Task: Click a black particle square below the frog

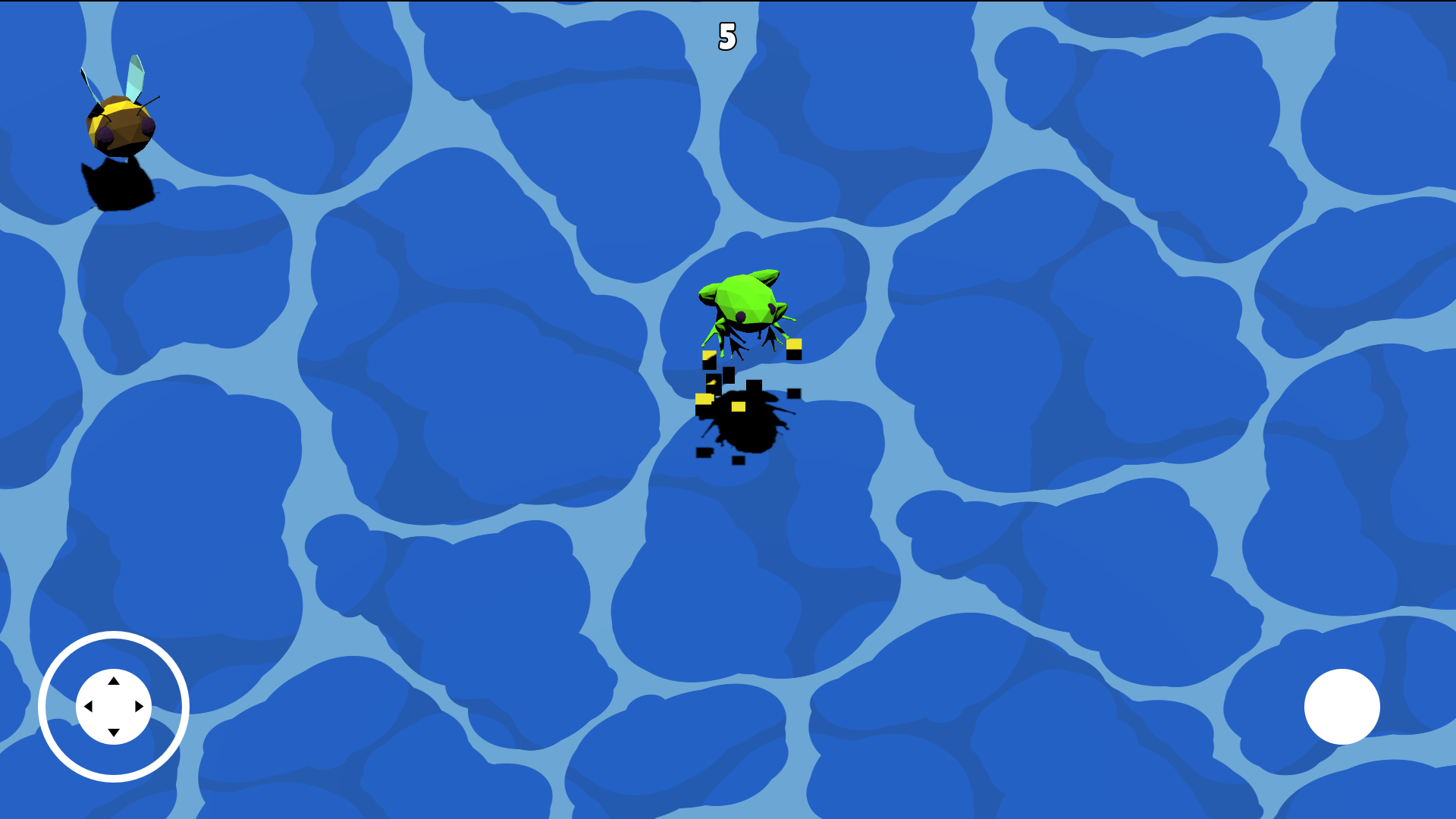Action: coord(739,458)
